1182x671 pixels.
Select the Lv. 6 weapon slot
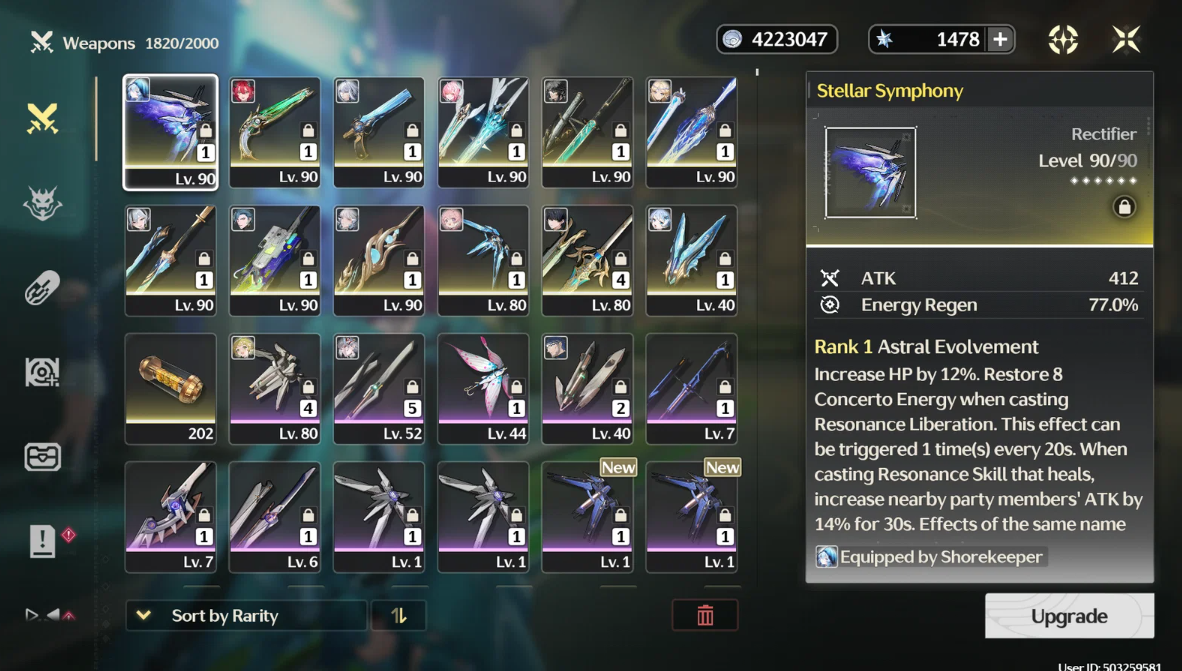coord(275,516)
